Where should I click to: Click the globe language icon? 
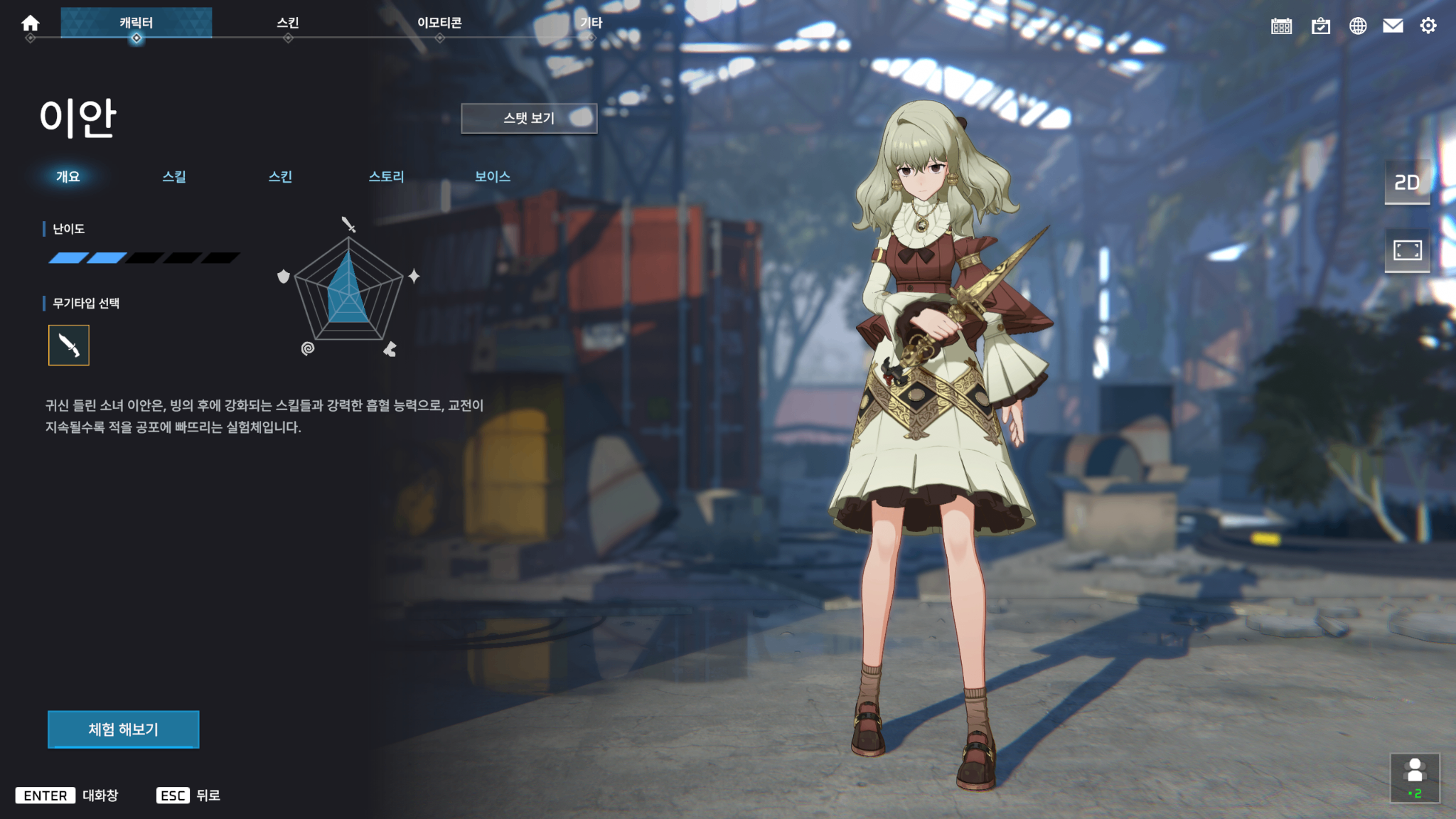point(1358,26)
